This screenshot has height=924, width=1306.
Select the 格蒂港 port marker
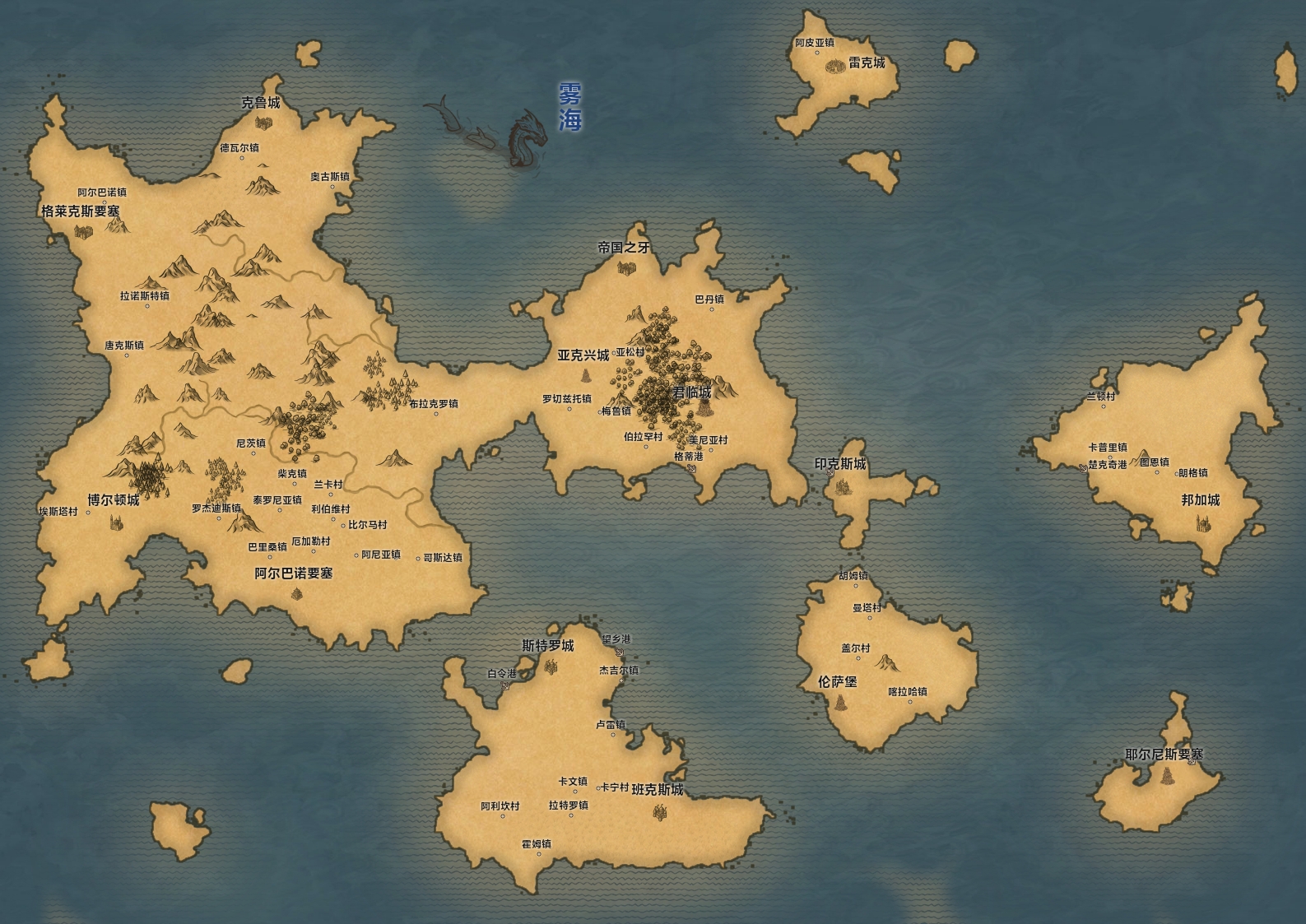pyautogui.click(x=692, y=468)
